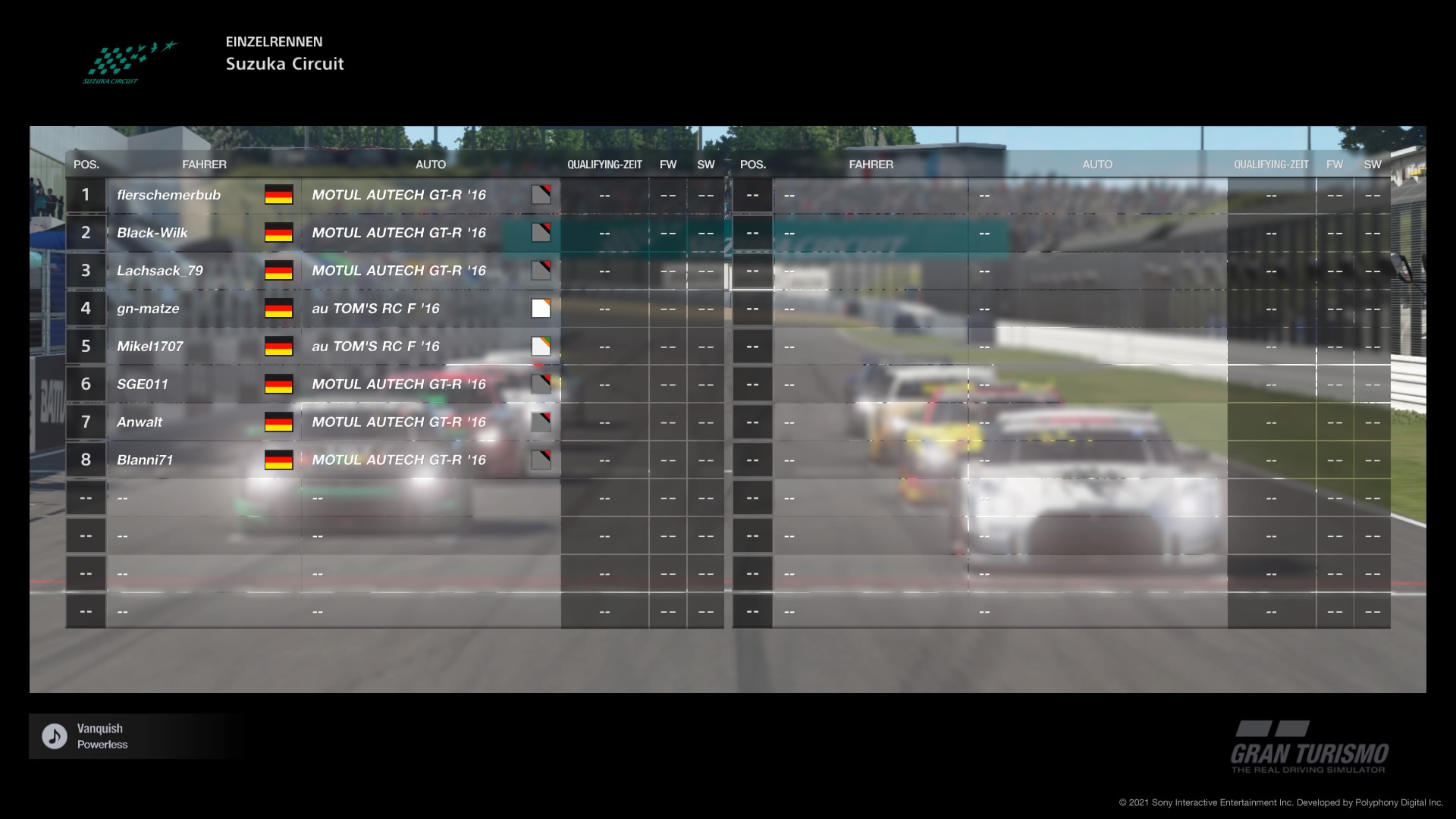This screenshot has height=819, width=1456.
Task: Choose the Black-Wilk entry in the grid
Action: click(152, 233)
